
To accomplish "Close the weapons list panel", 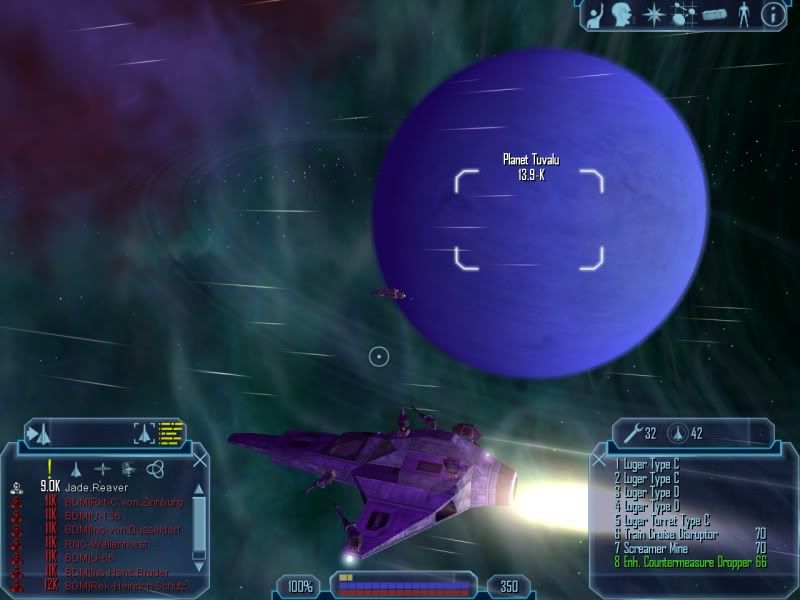I will pos(599,460).
